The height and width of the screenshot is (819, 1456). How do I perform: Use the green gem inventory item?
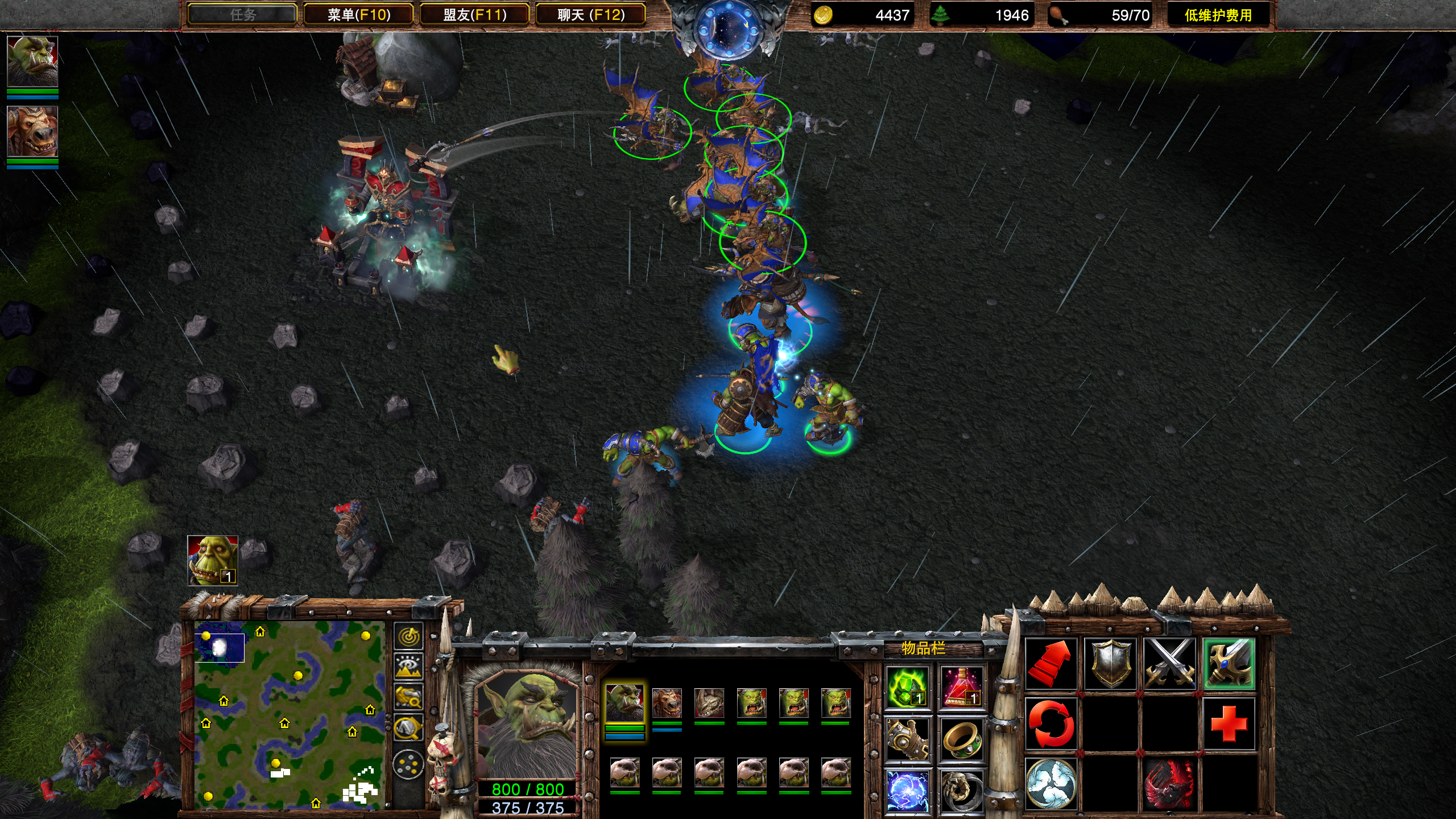tap(907, 688)
